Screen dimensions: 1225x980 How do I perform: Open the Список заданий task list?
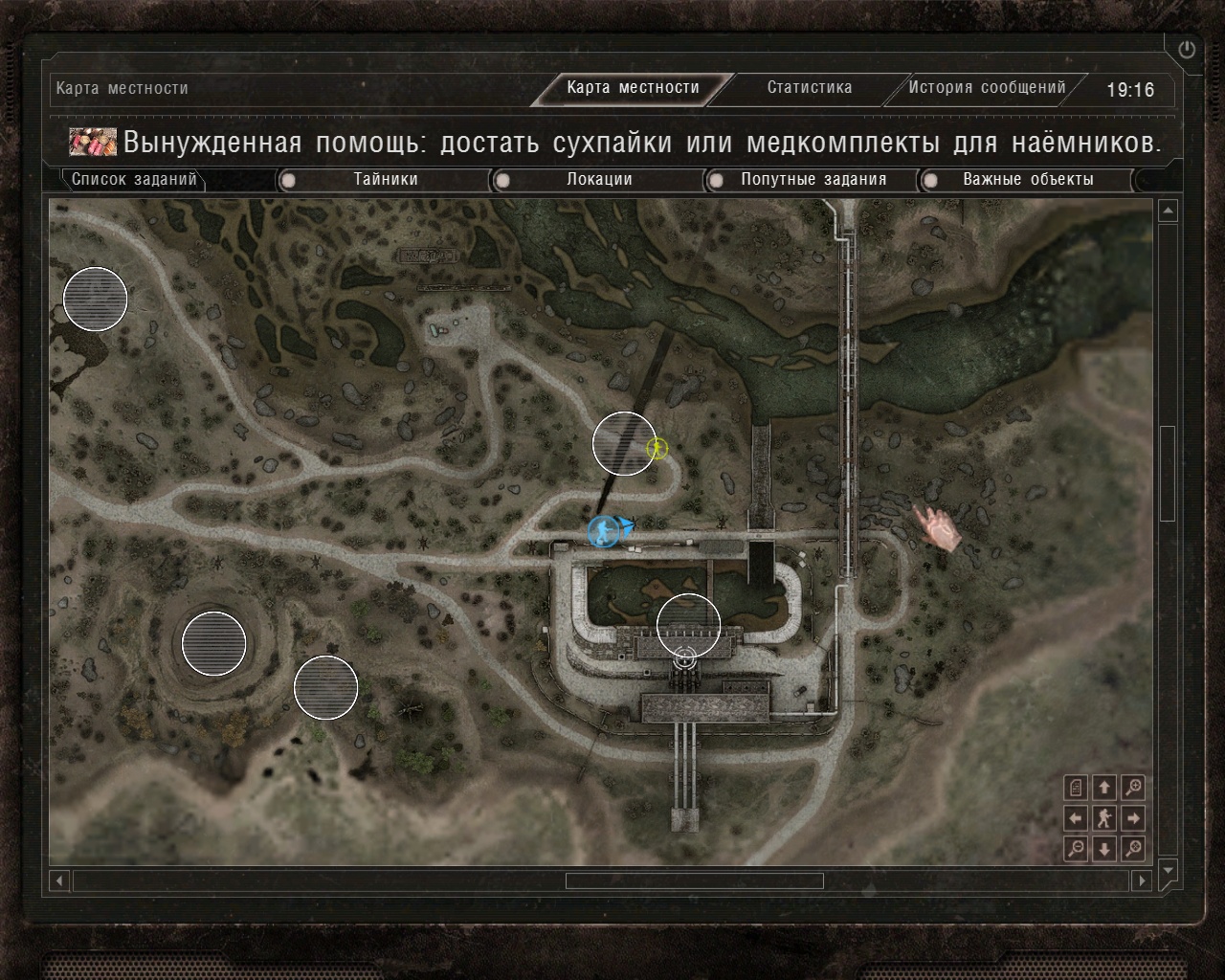point(134,179)
